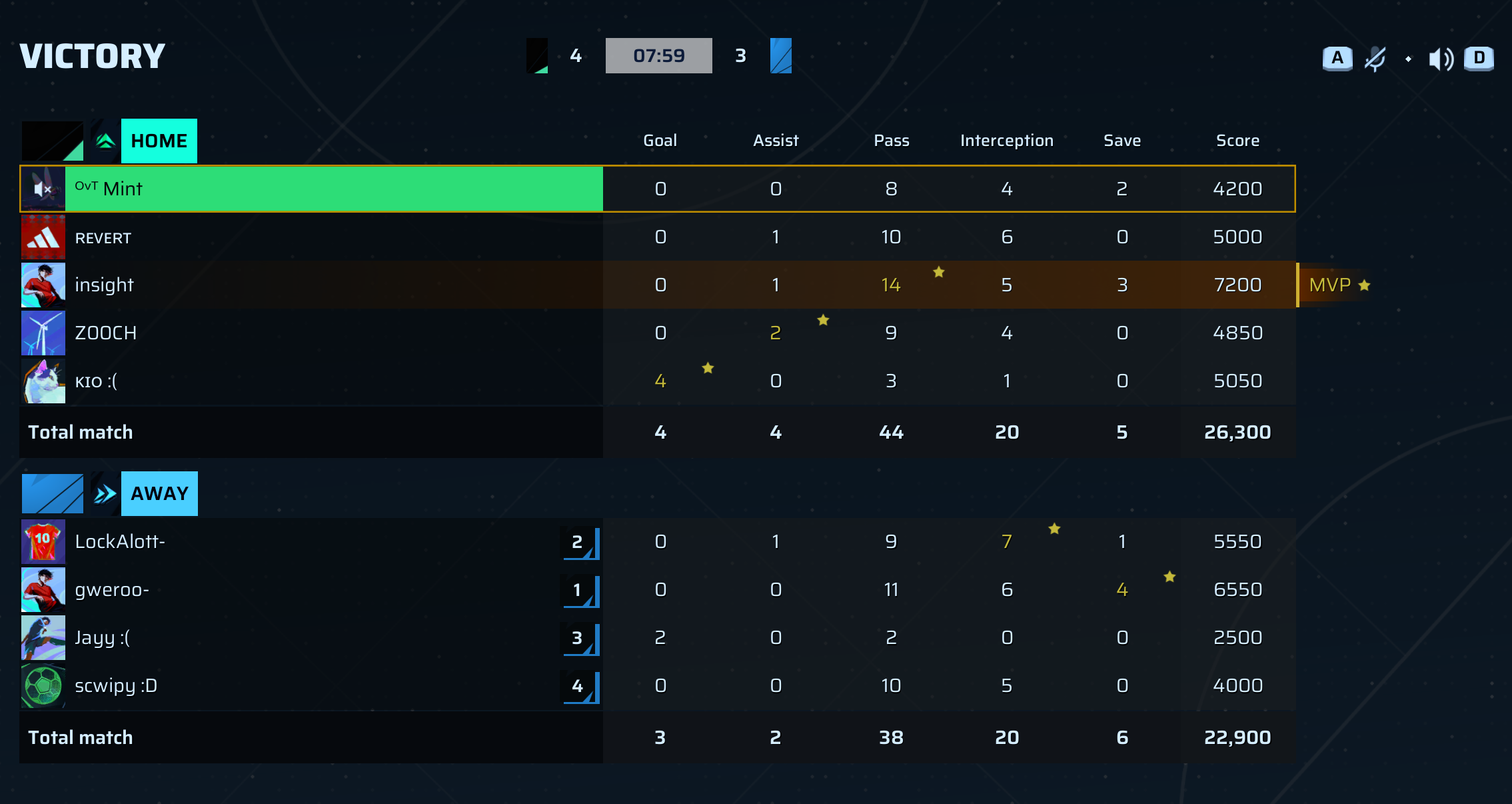The width and height of the screenshot is (1512, 804).
Task: Unmute the speaker icon beside Mint
Action: tap(43, 189)
